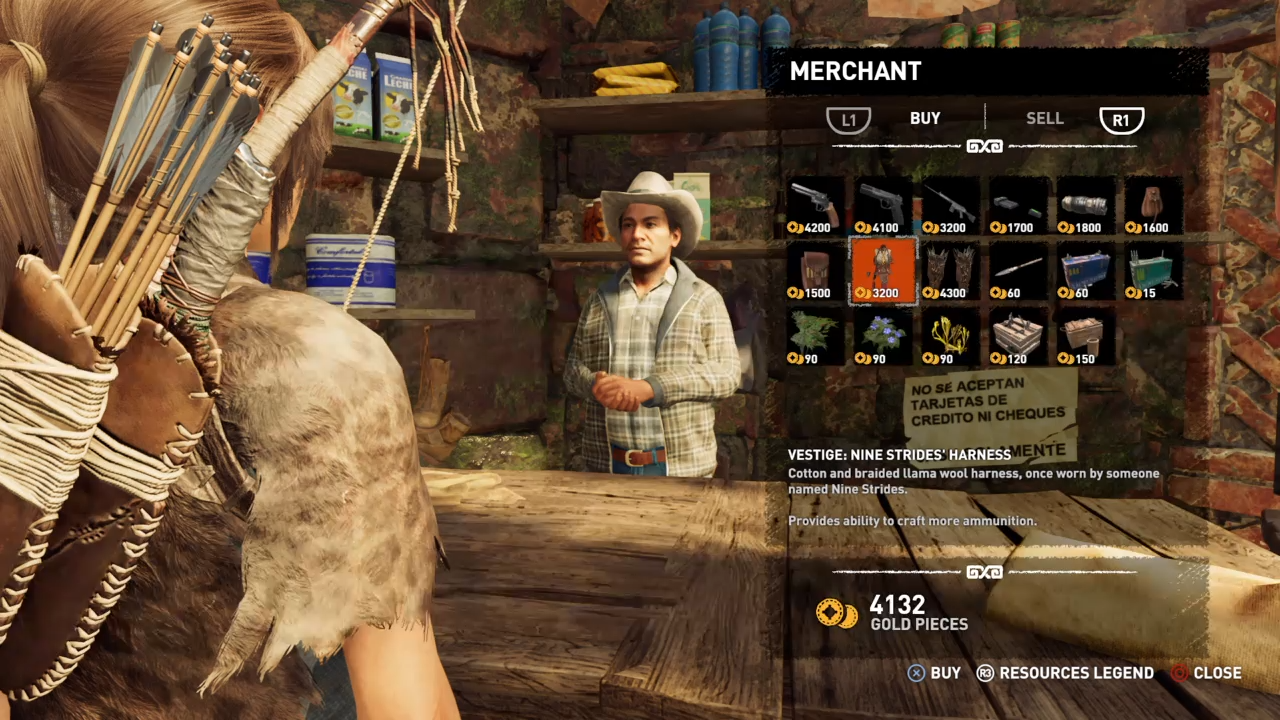Screen dimensions: 1280x720
Task: Pick the ammo pouch priced at 1500
Action: pyautogui.click(x=815, y=271)
